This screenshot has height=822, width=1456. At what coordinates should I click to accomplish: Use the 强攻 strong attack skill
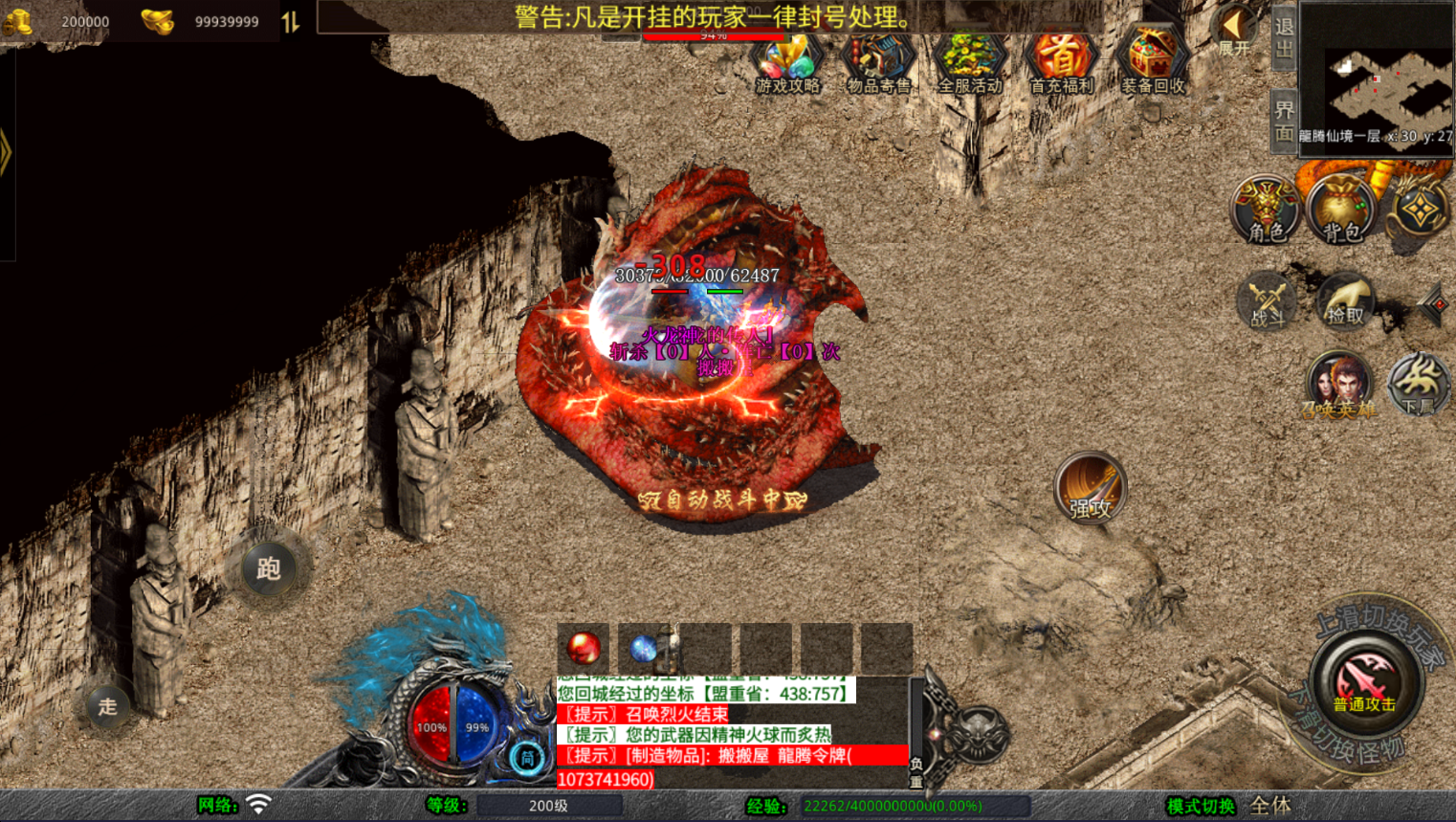[x=1090, y=488]
